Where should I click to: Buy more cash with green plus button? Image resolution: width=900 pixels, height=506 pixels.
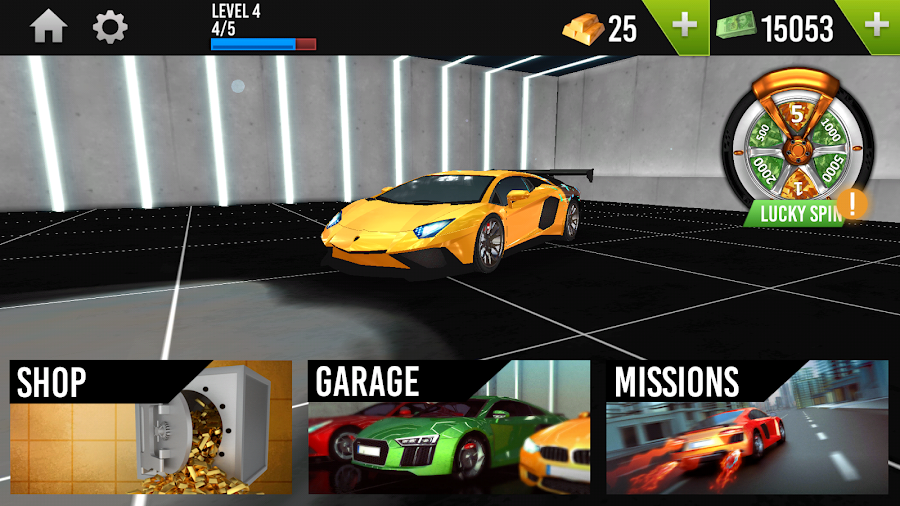click(x=876, y=26)
